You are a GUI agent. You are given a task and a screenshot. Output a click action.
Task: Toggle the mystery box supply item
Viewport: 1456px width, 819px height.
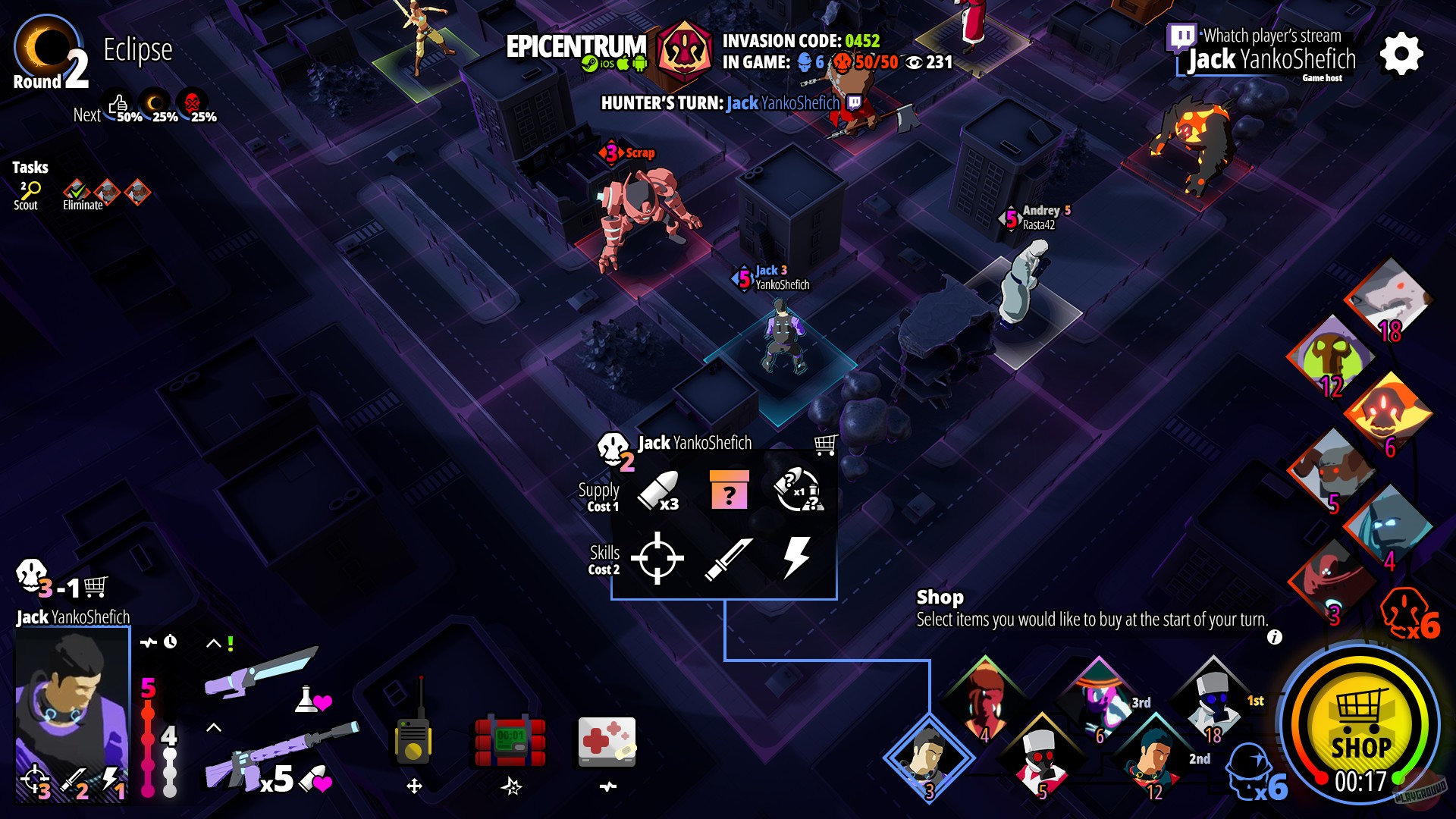pos(729,491)
